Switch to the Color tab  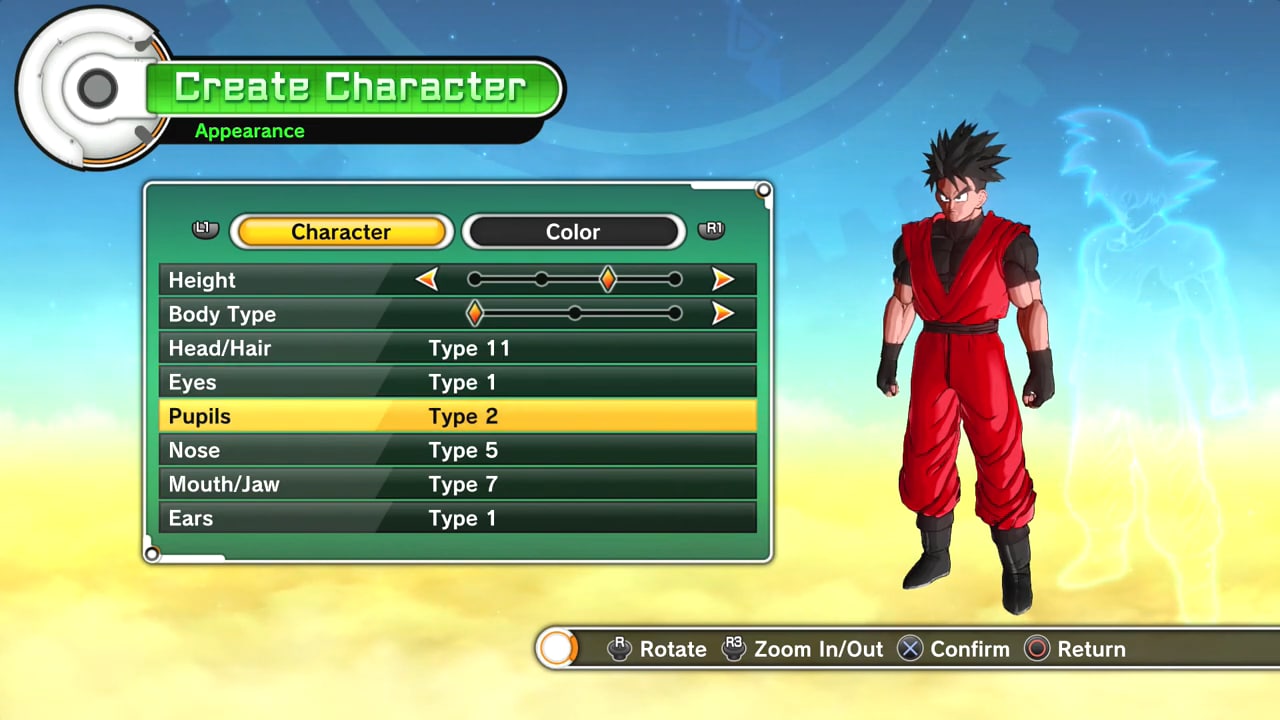573,232
